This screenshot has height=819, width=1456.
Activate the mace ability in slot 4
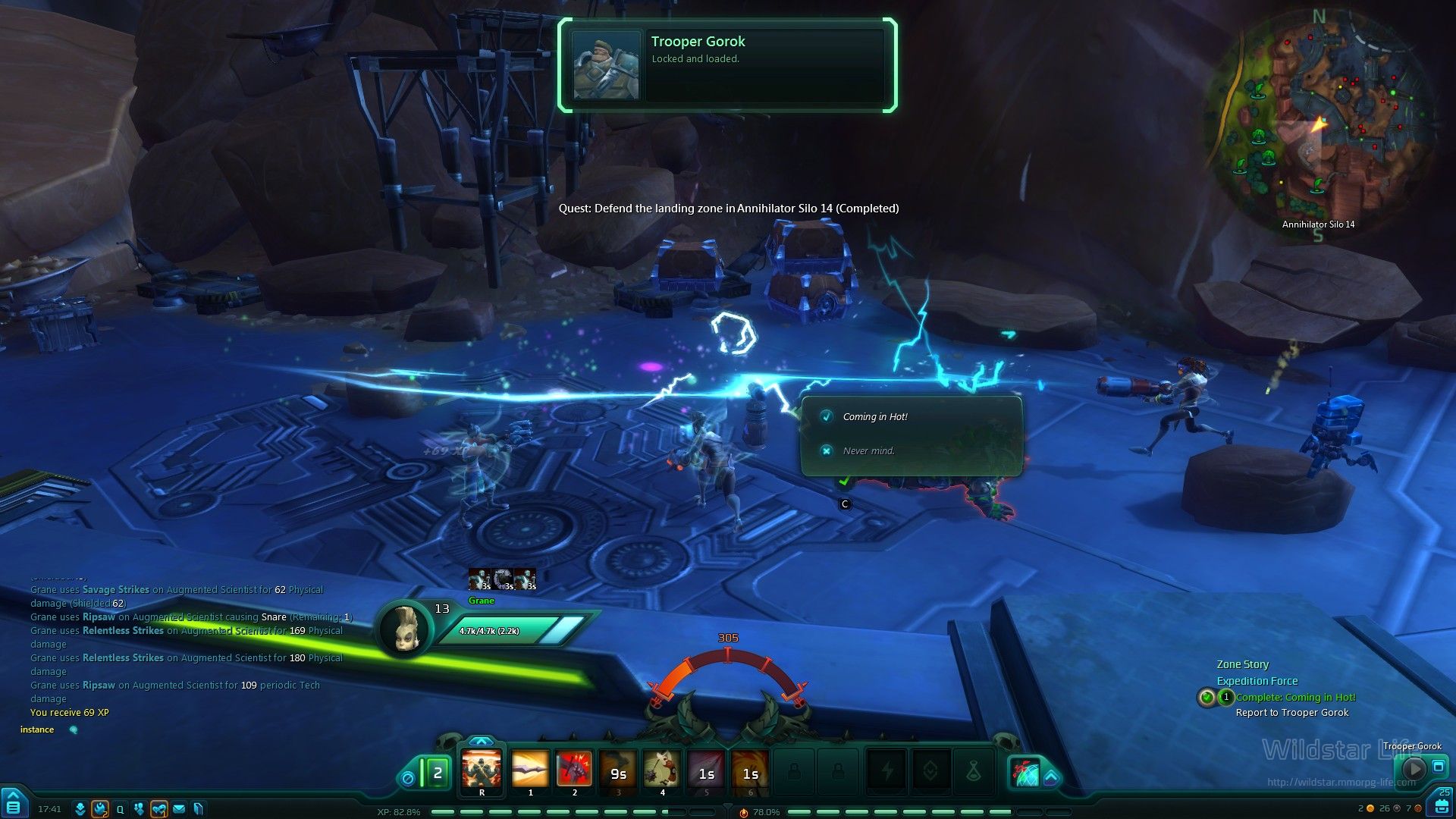click(x=662, y=770)
